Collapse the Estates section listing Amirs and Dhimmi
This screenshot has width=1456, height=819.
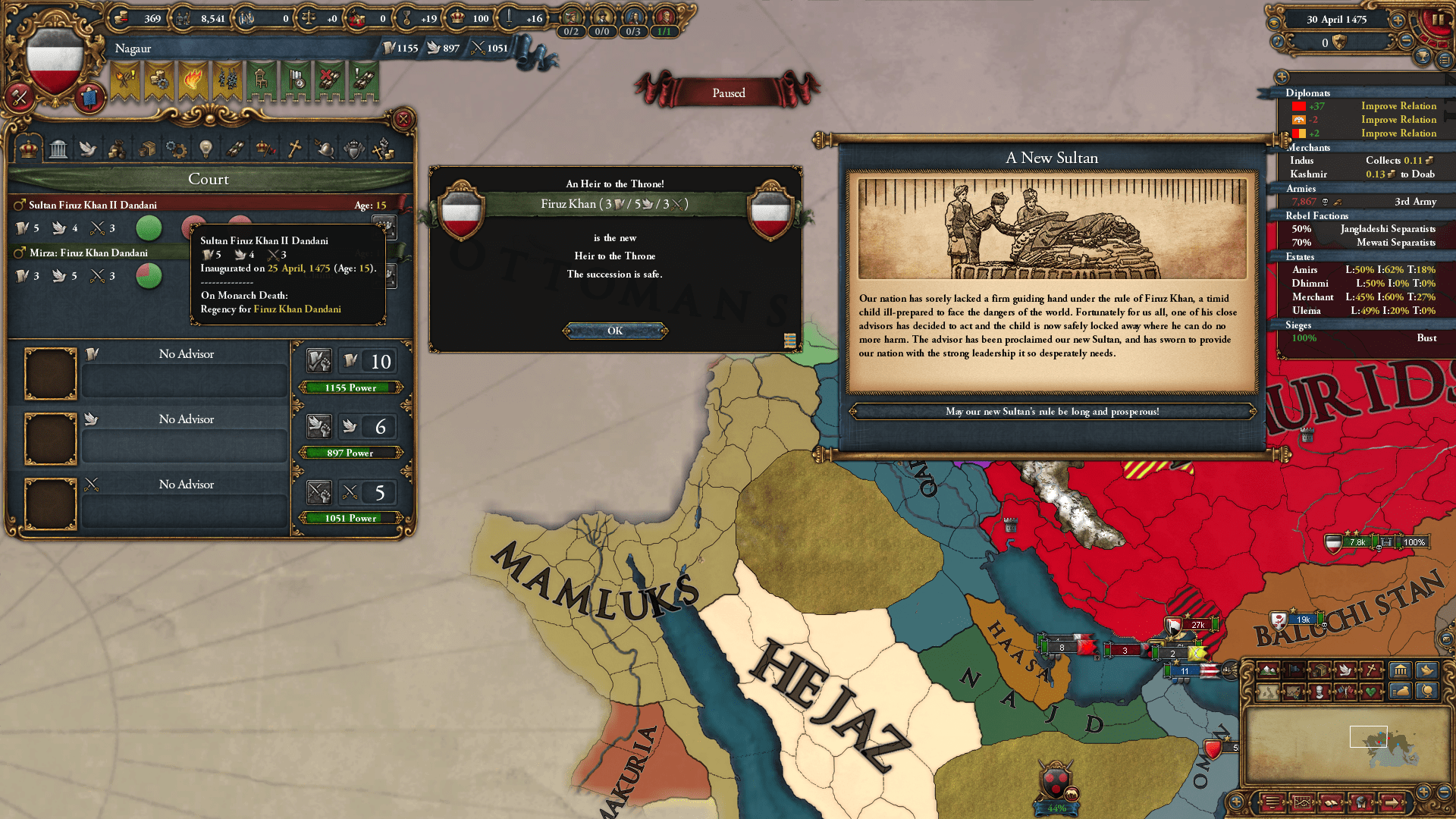pos(1301,257)
